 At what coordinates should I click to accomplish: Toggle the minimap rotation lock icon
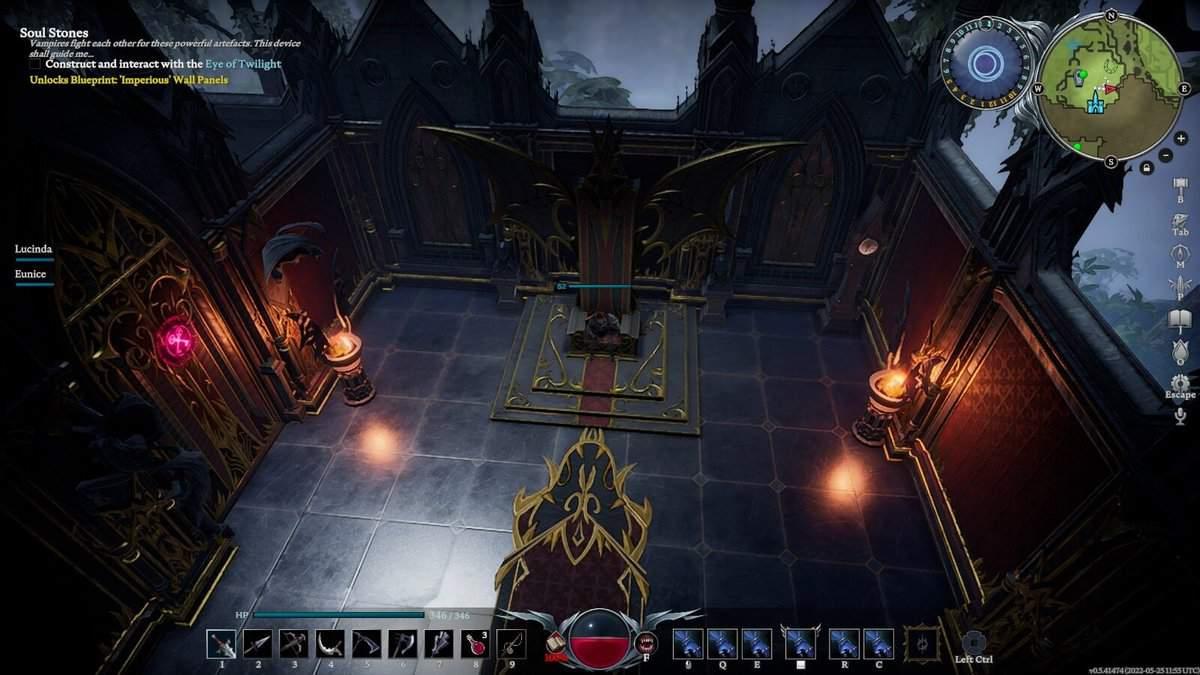point(1146,167)
